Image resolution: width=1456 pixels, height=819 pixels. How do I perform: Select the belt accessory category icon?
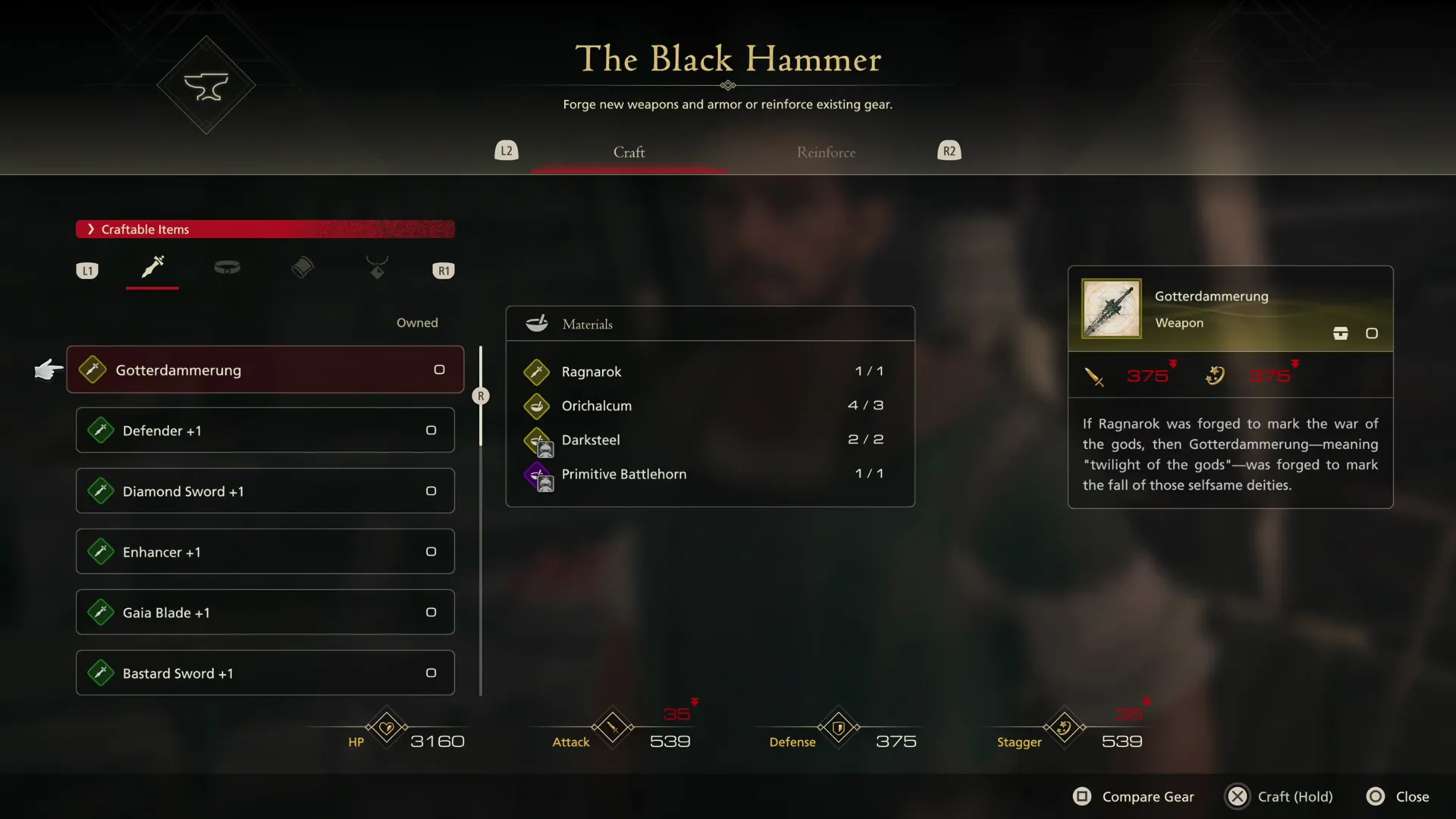pyautogui.click(x=227, y=268)
